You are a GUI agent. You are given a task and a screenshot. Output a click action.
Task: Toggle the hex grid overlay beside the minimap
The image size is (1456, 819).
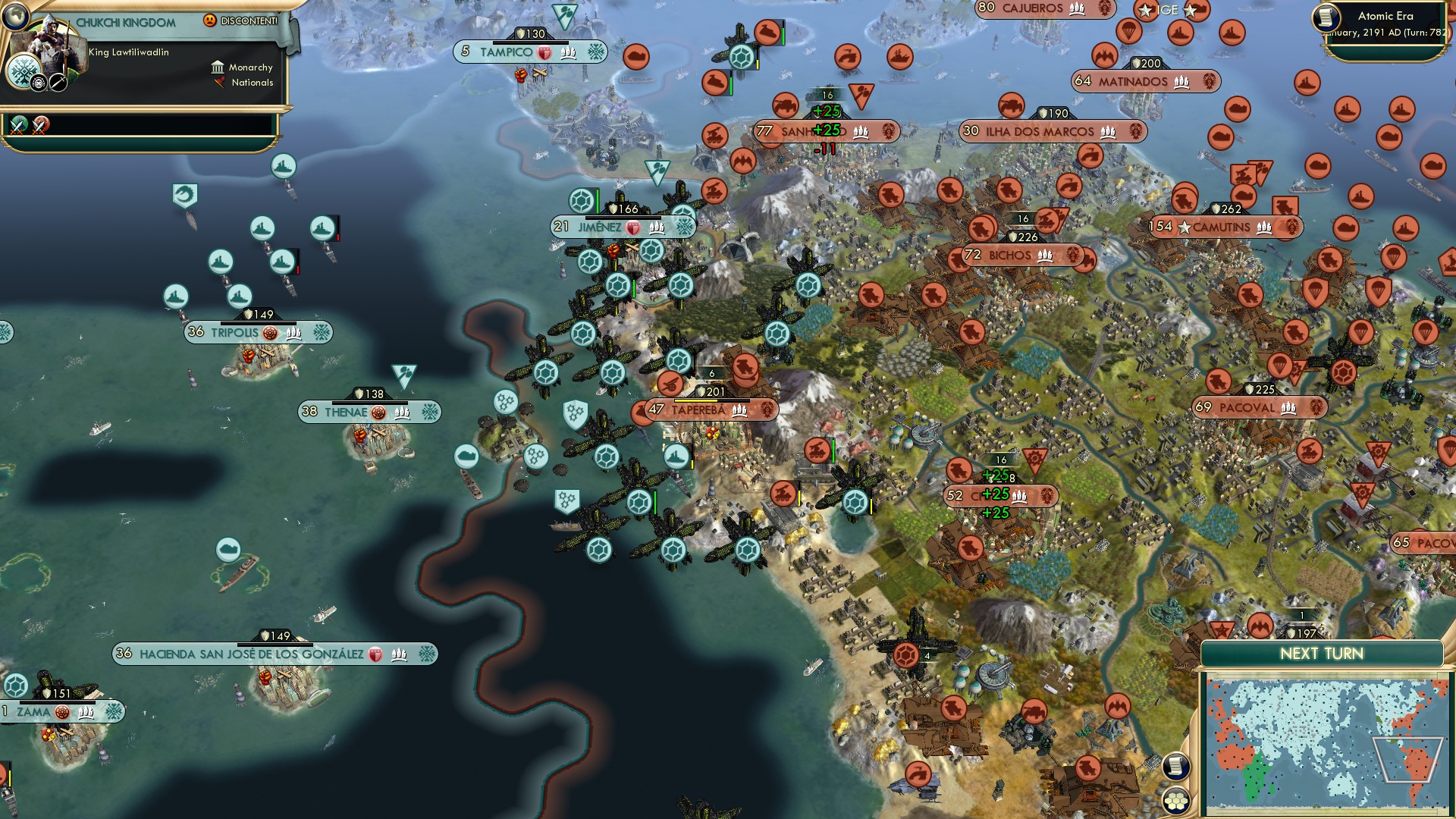coord(1176,800)
